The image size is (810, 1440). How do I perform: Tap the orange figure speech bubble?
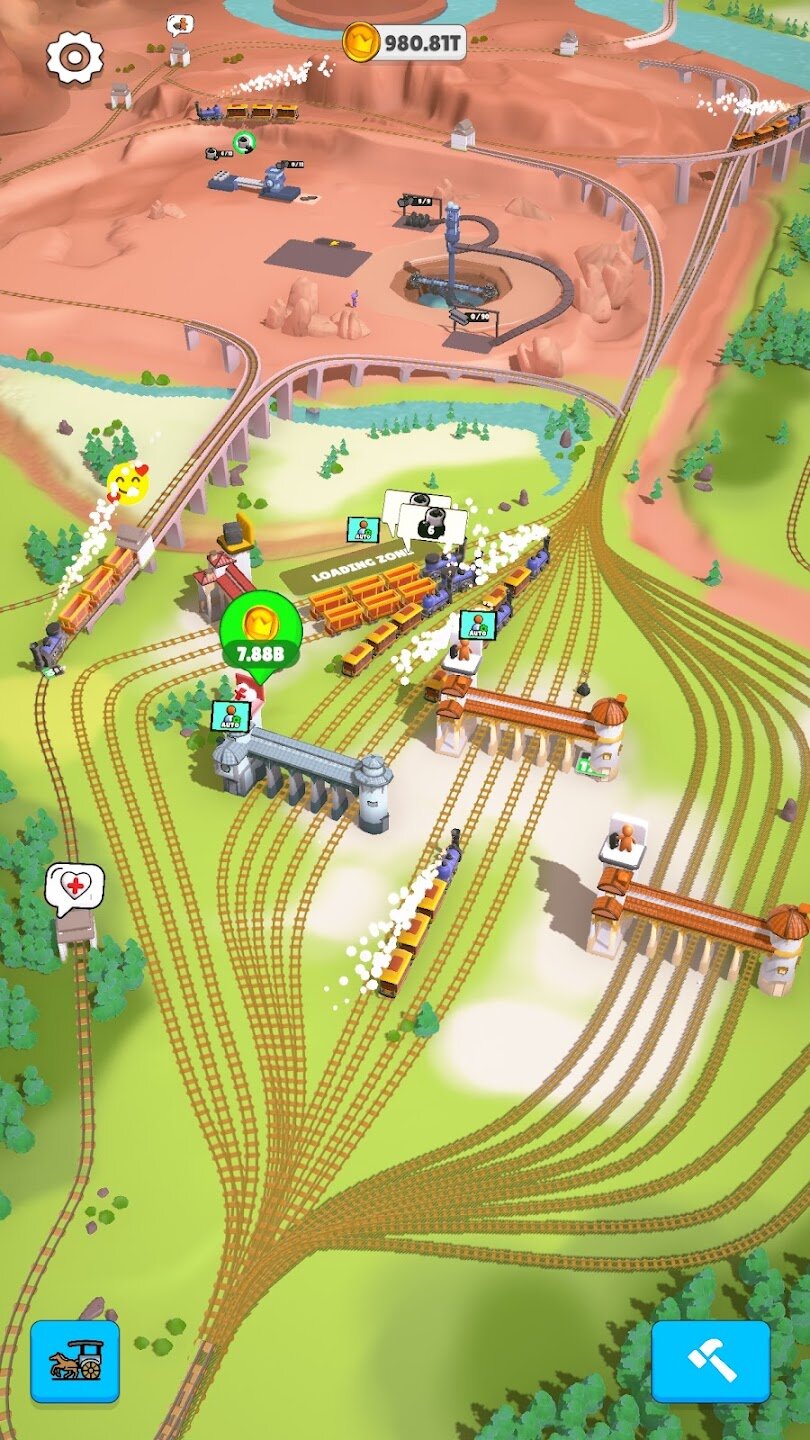tap(180, 24)
